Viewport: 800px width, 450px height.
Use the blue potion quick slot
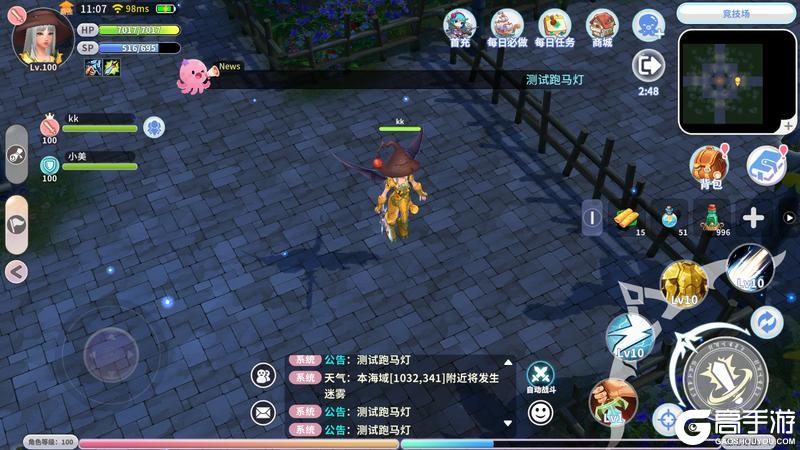tap(669, 217)
